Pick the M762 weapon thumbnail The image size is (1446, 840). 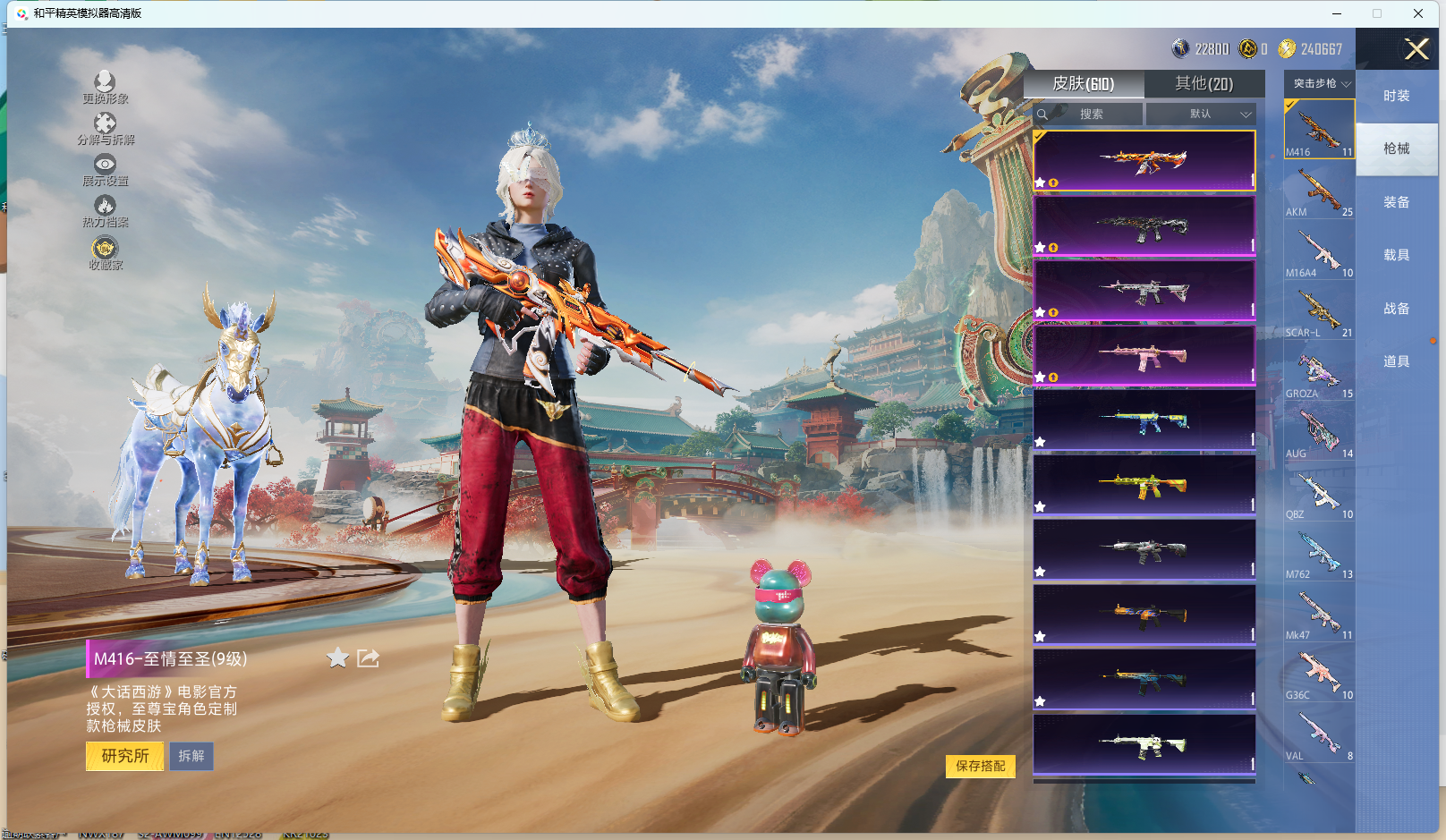click(1319, 552)
